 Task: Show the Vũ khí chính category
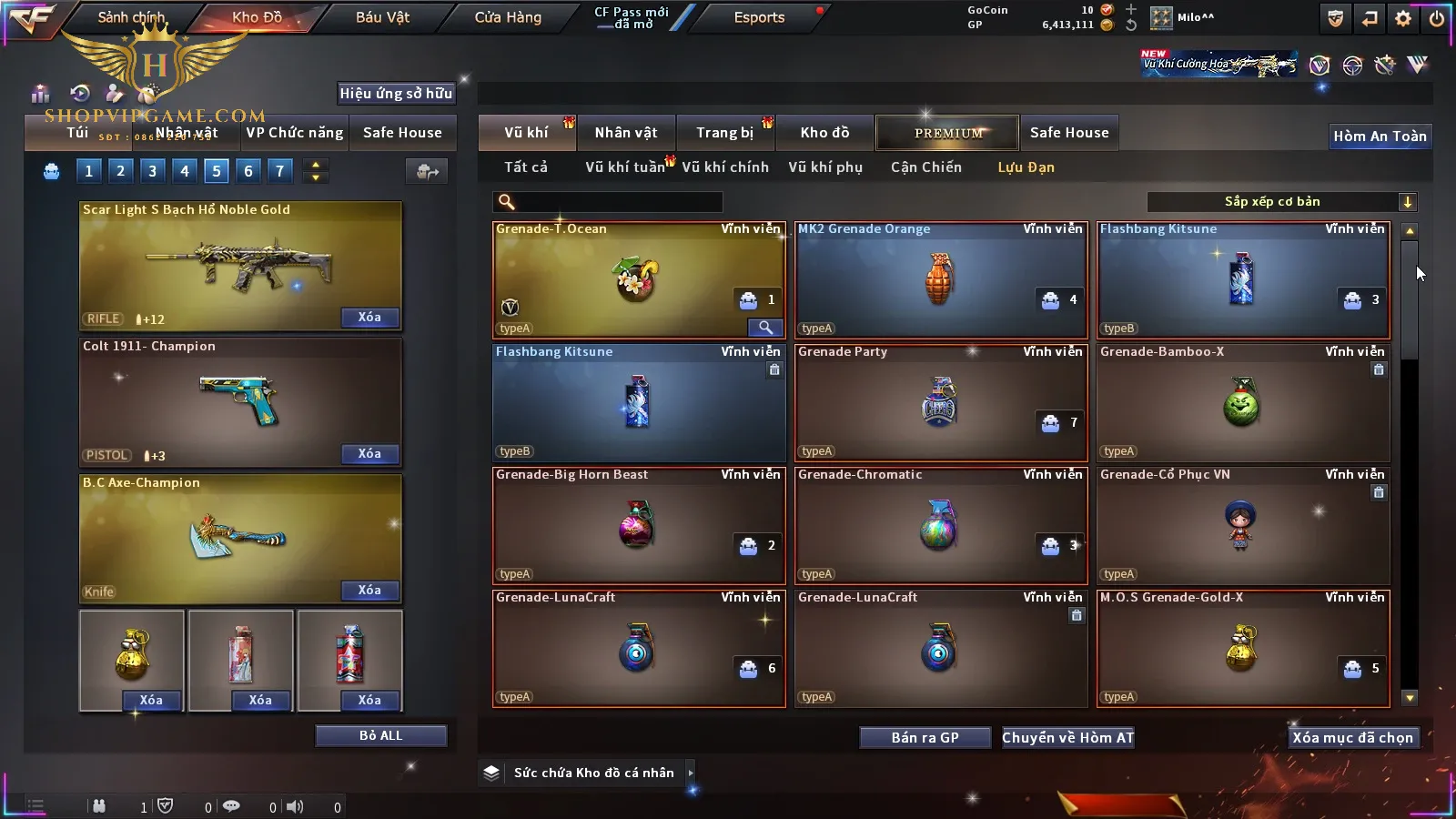[724, 167]
